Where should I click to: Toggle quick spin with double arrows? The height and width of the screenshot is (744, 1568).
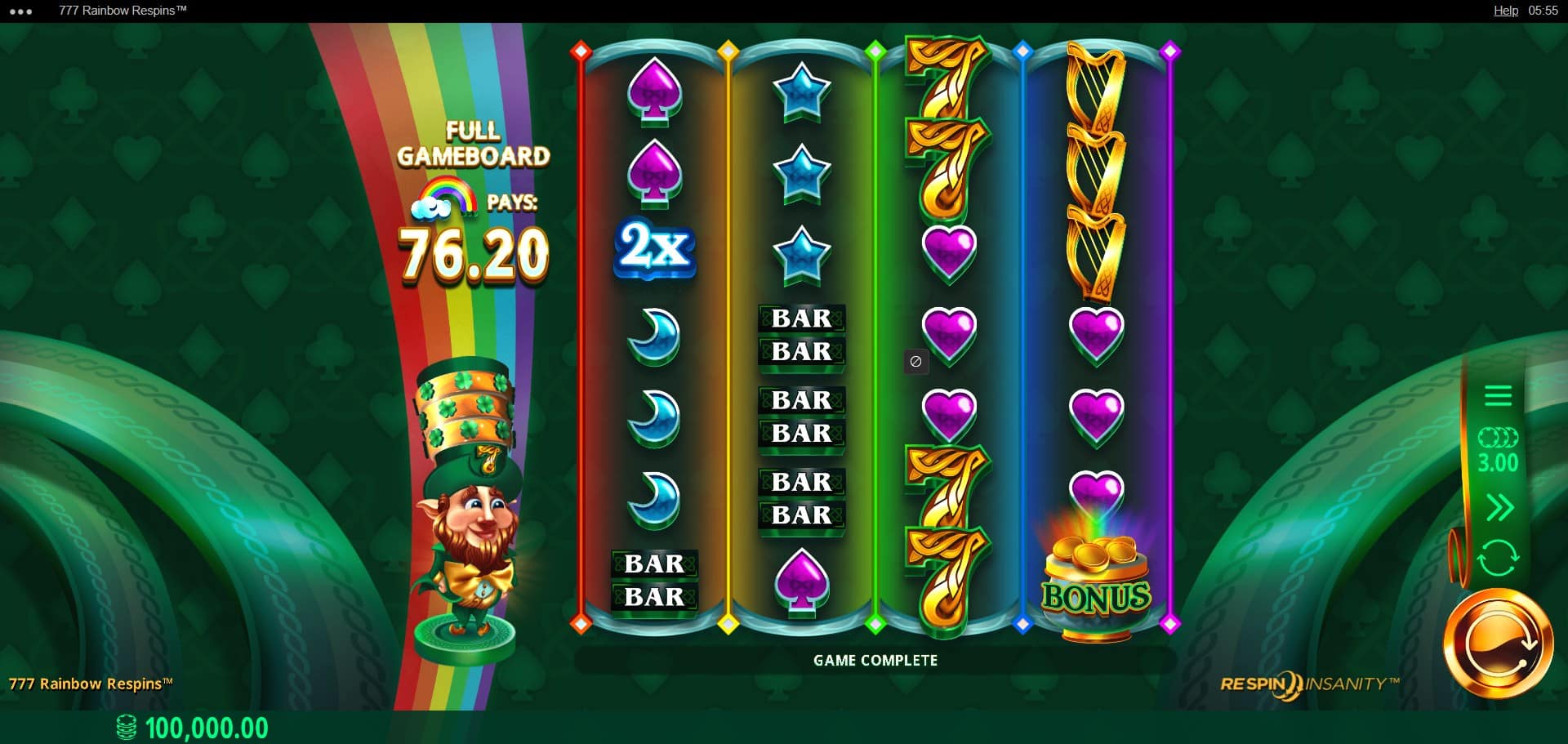coord(1499,508)
